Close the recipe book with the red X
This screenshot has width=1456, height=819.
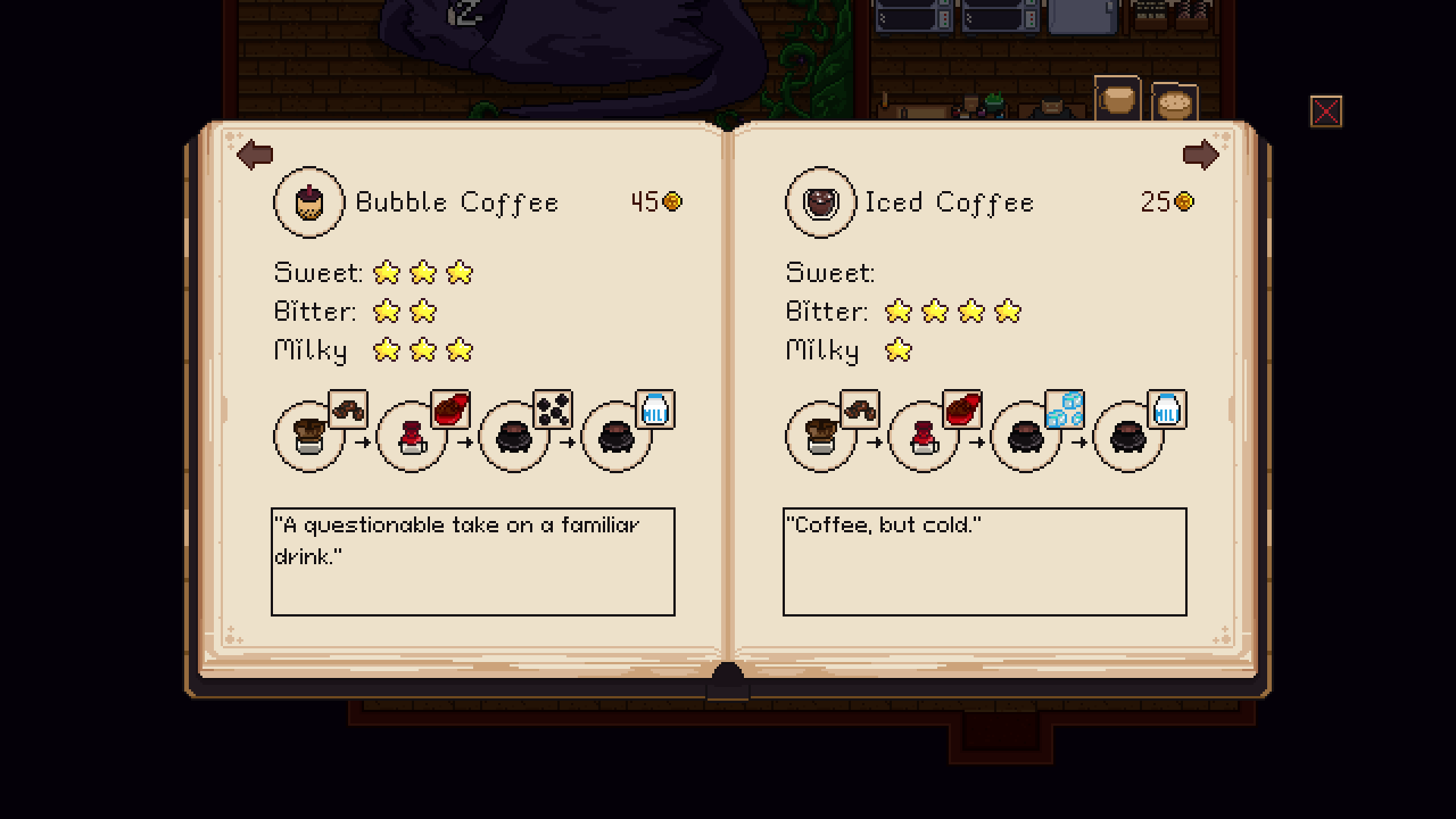[x=1326, y=112]
